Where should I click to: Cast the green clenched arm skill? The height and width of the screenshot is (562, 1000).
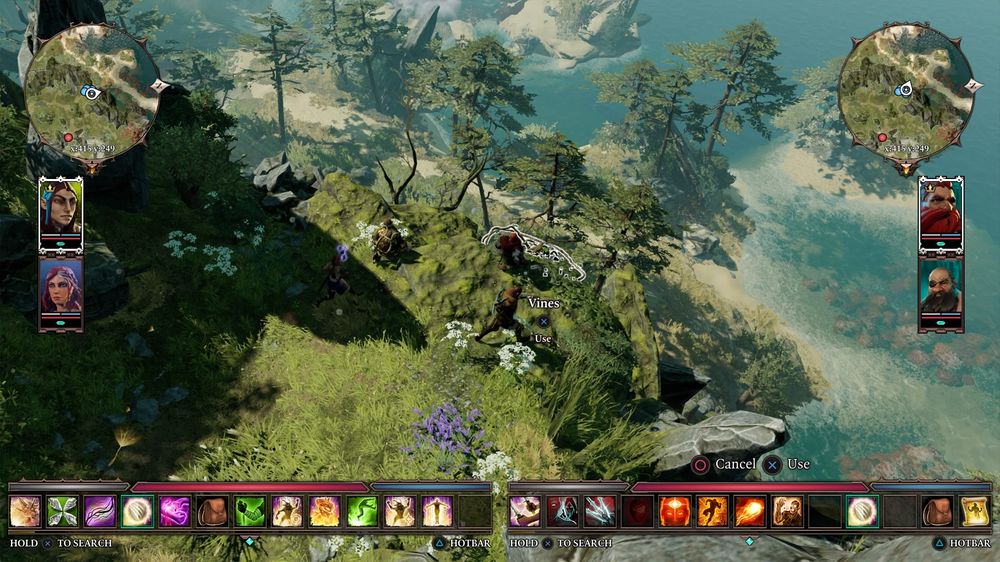pos(249,511)
